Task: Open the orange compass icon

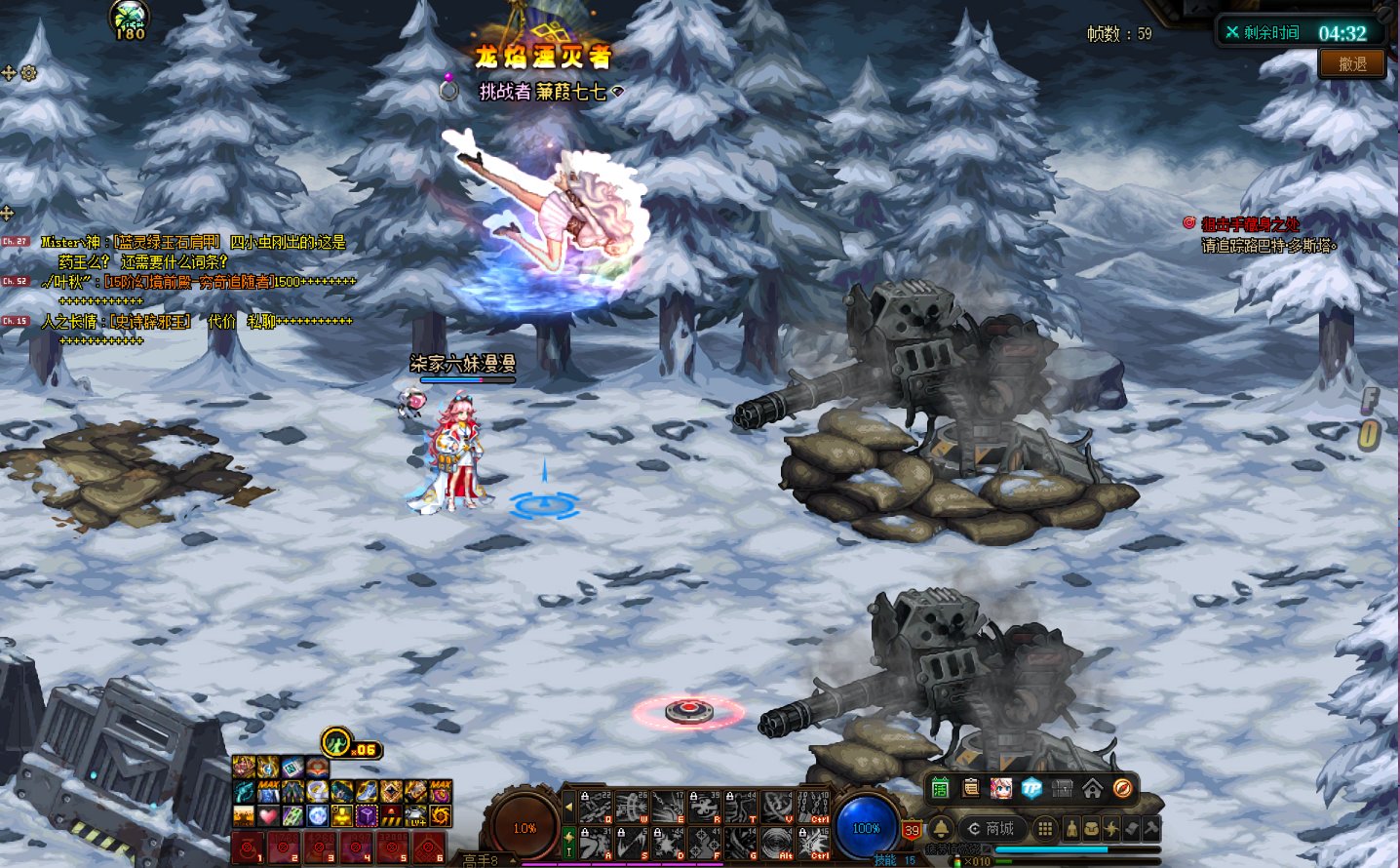Action: click(x=1123, y=788)
